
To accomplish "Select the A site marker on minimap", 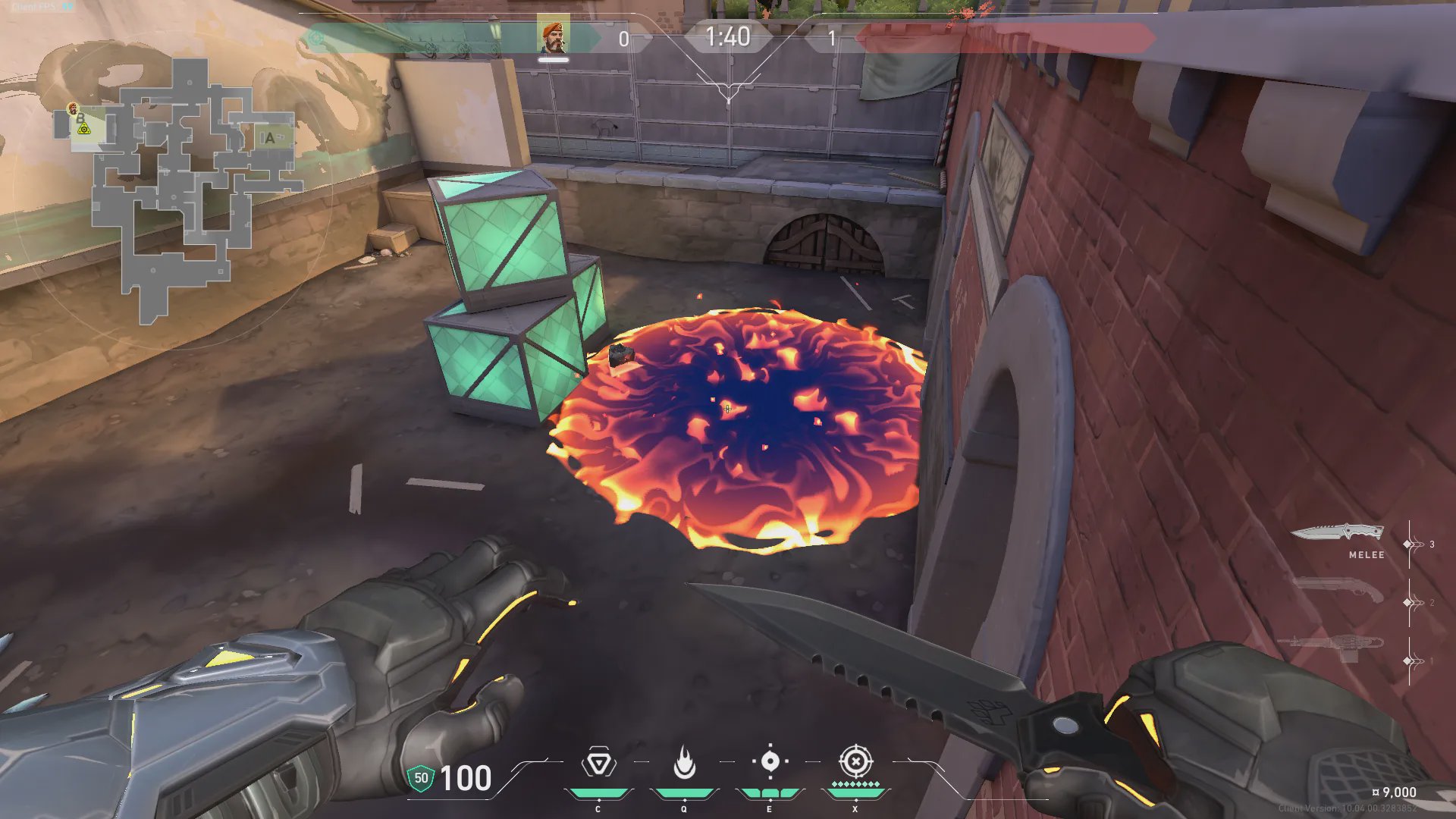I will click(x=270, y=138).
